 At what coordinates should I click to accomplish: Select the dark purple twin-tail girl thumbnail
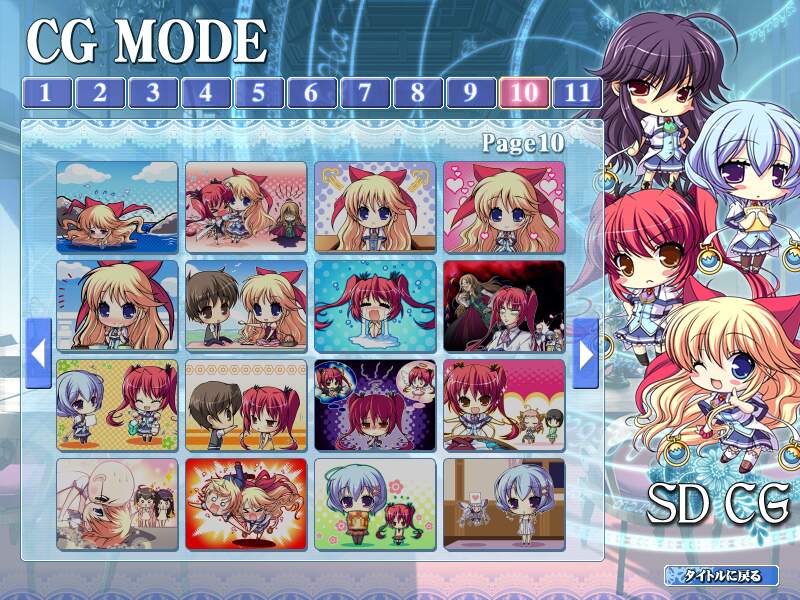coord(375,405)
